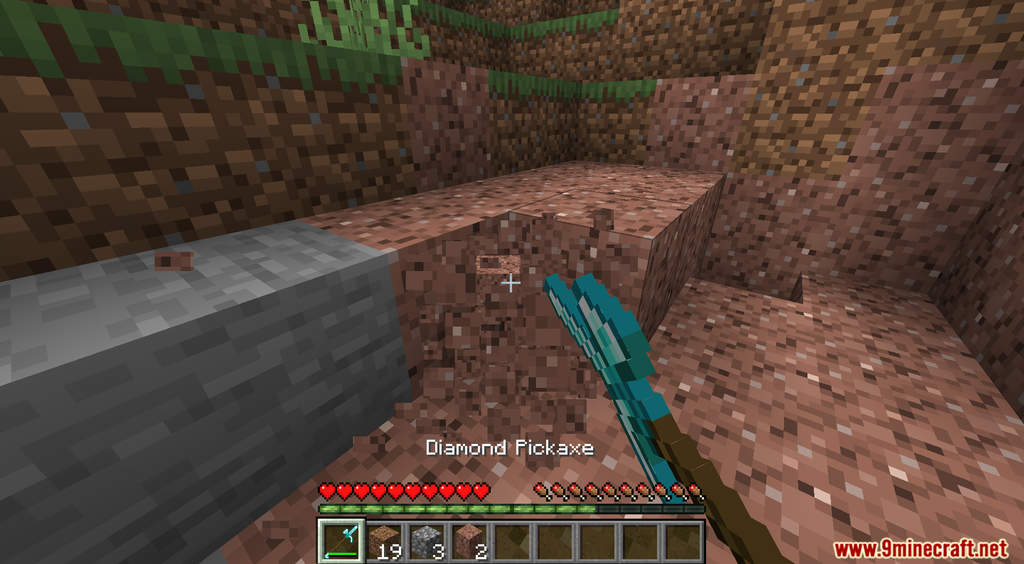The width and height of the screenshot is (1024, 564).
Task: Select the cobblestone stack of 3
Action: click(427, 541)
